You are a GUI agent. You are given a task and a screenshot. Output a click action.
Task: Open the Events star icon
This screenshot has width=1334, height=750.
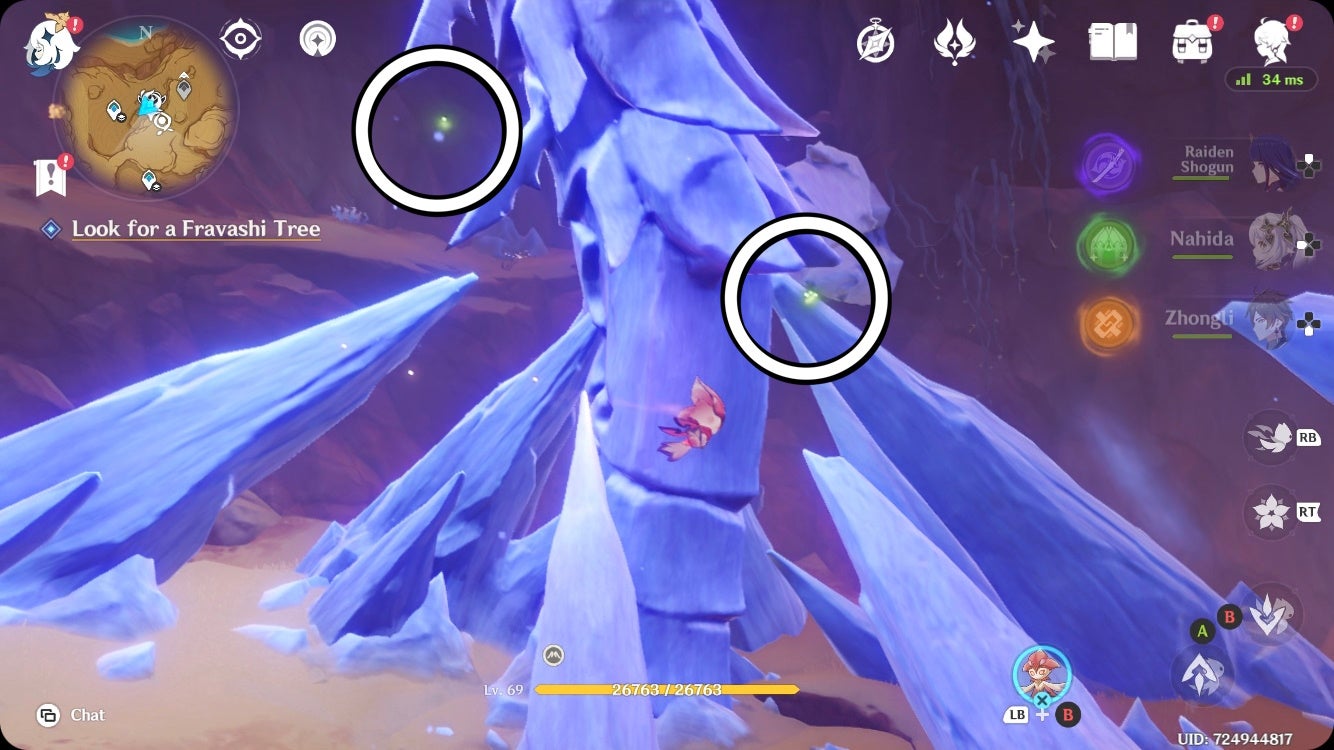coord(1035,42)
